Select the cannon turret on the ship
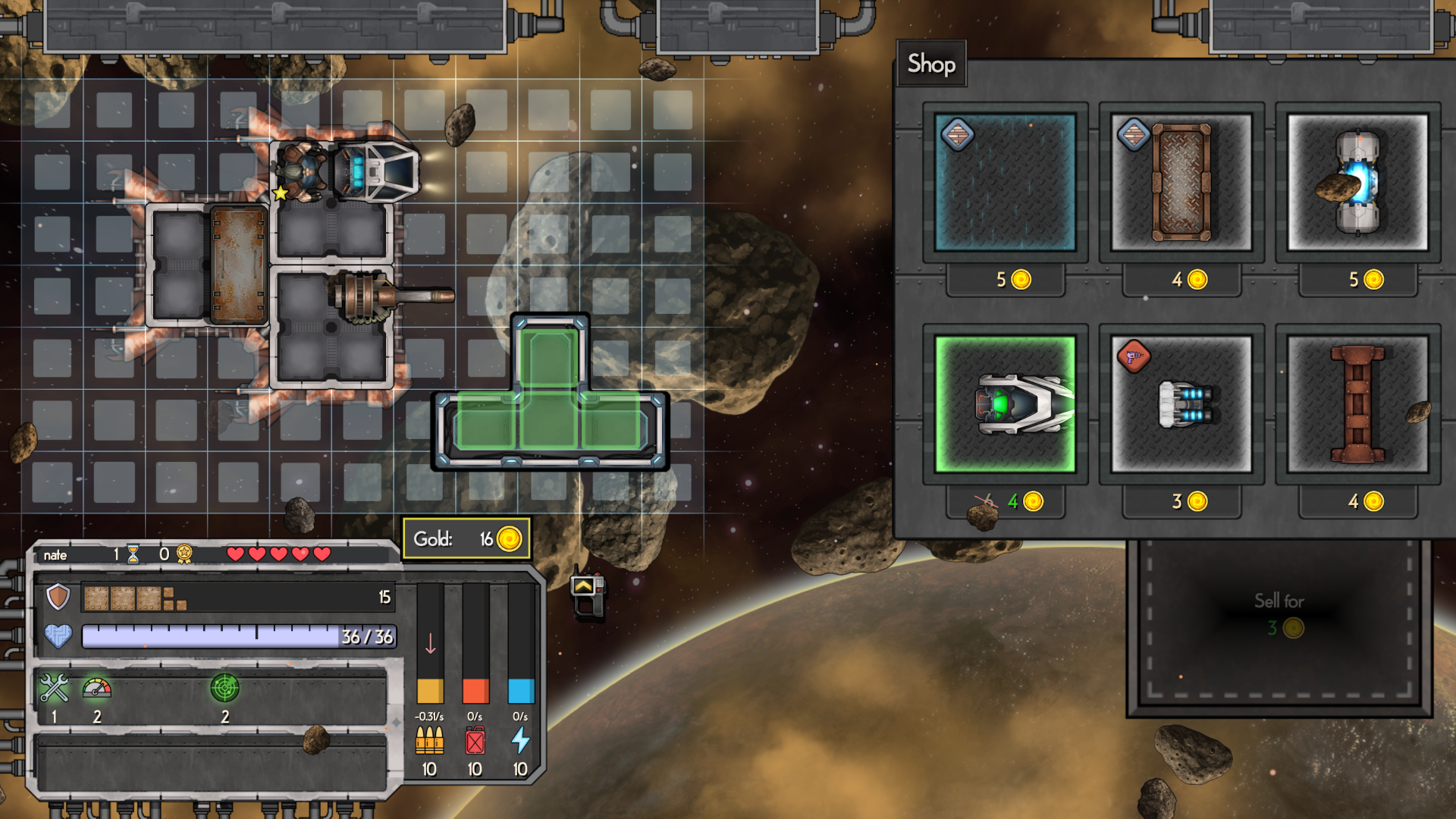 (387, 296)
